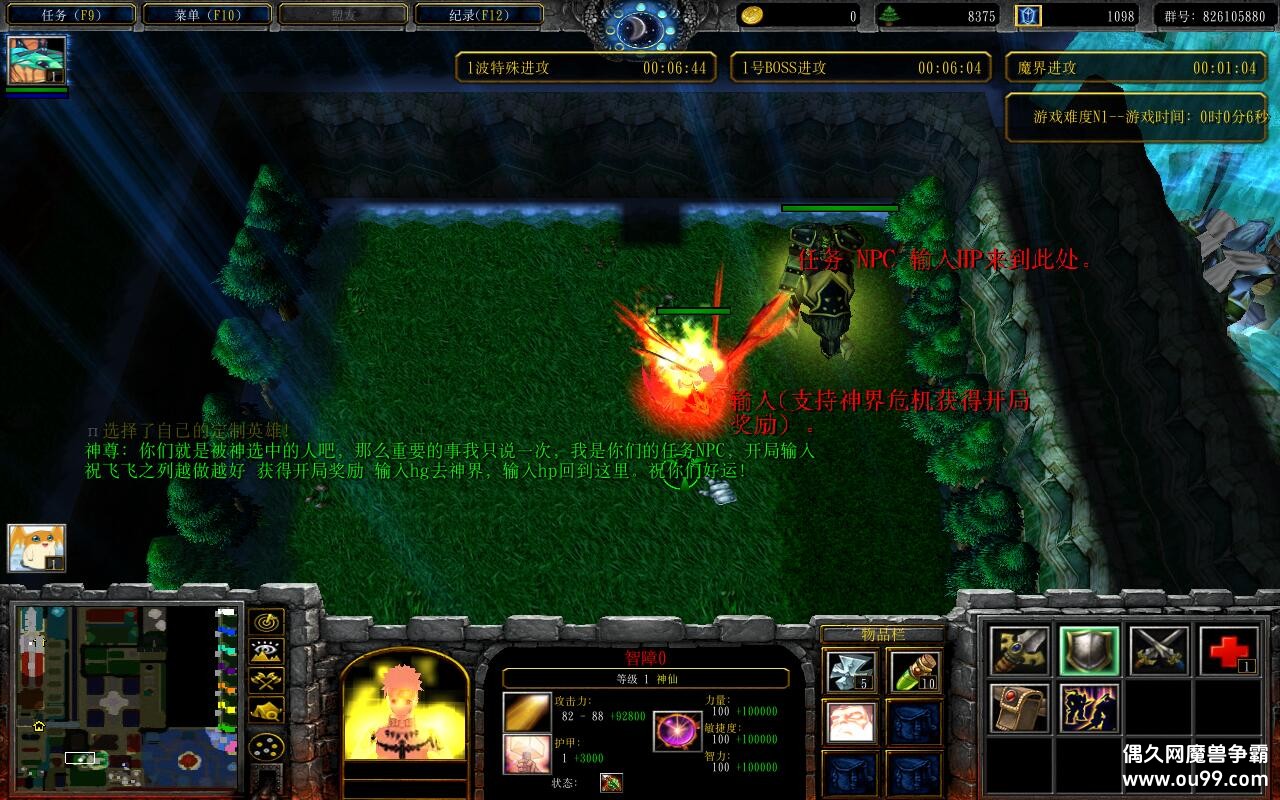Toggle minimap ally color mode (crossed axes)
This screenshot has height=800, width=1280.
(266, 681)
